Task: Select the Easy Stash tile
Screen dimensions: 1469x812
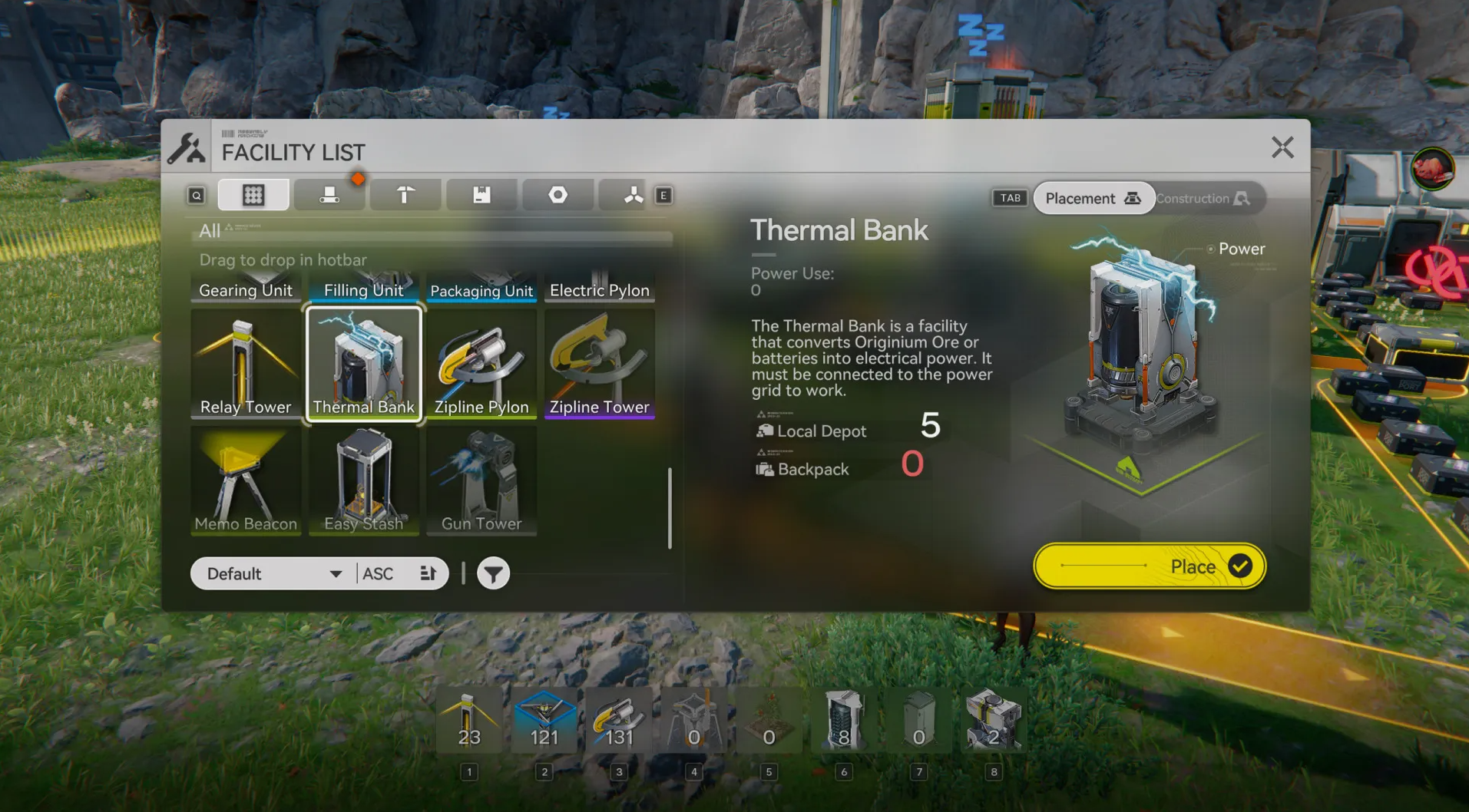Action: pos(364,481)
